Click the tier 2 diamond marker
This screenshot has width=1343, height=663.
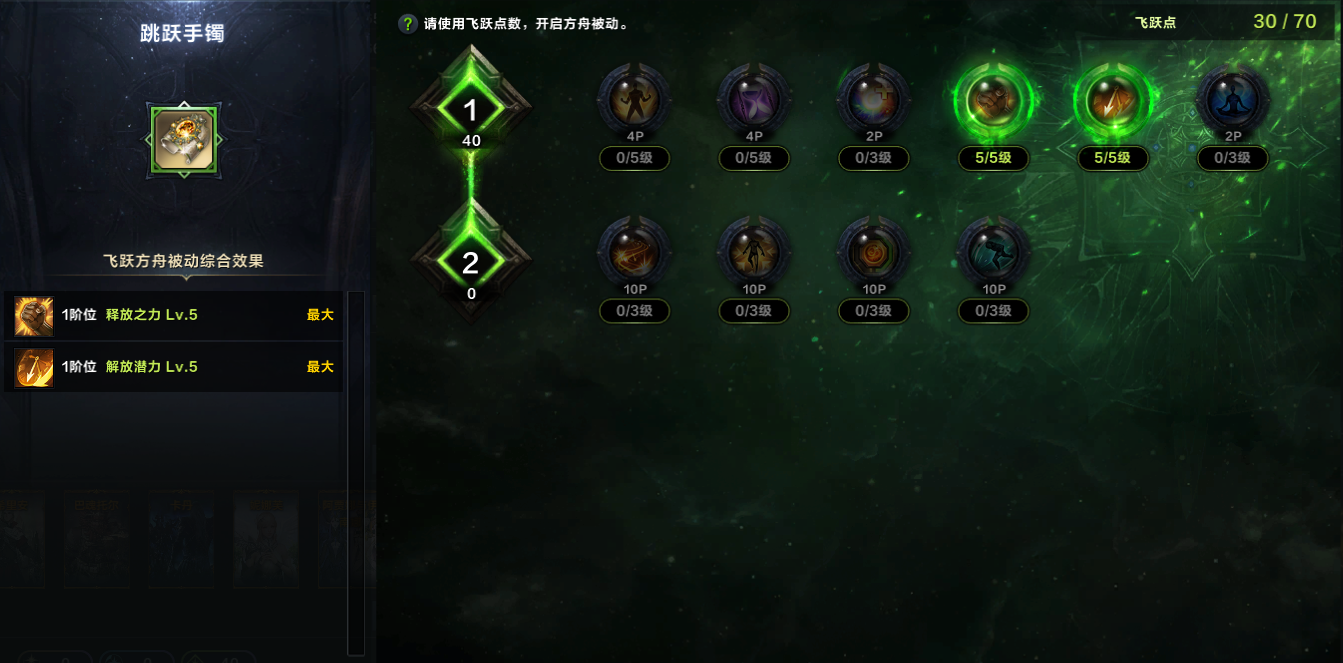coord(471,262)
